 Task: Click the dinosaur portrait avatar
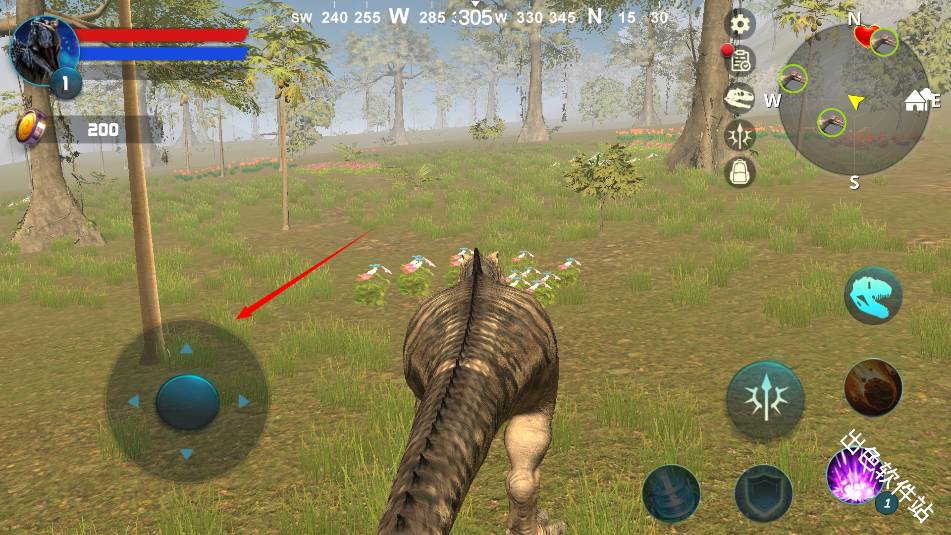[x=43, y=50]
